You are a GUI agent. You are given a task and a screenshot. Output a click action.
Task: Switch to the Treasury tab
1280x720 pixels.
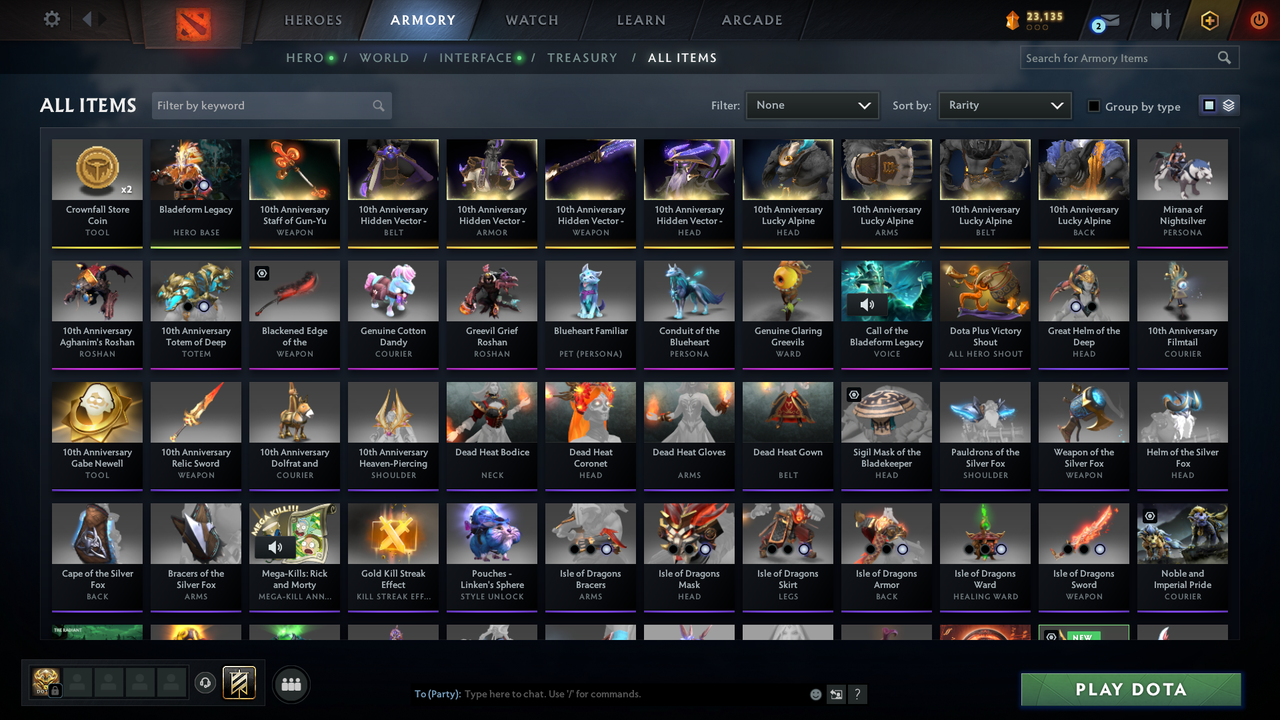click(582, 58)
